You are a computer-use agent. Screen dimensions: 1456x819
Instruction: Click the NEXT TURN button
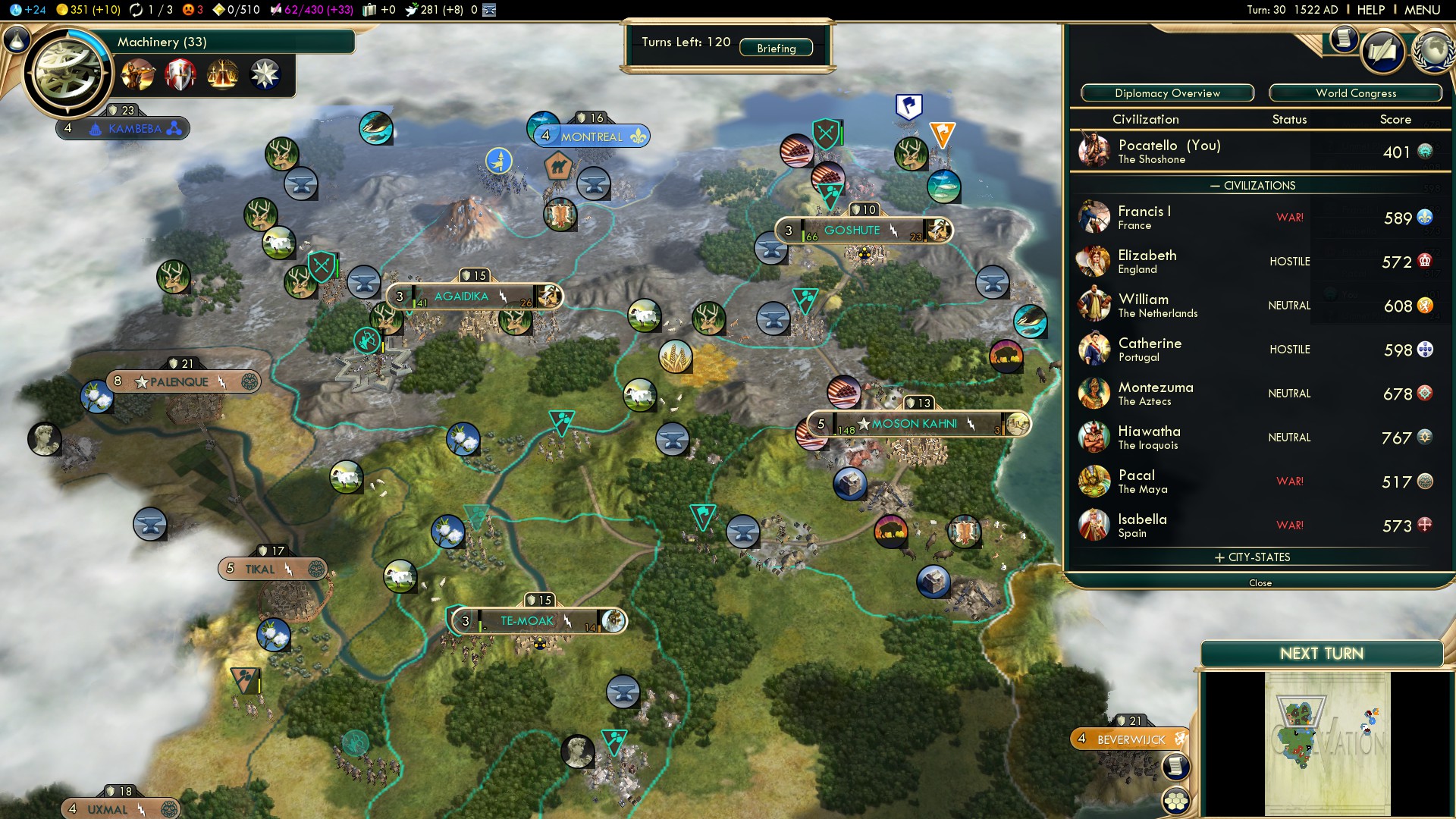tap(1321, 654)
